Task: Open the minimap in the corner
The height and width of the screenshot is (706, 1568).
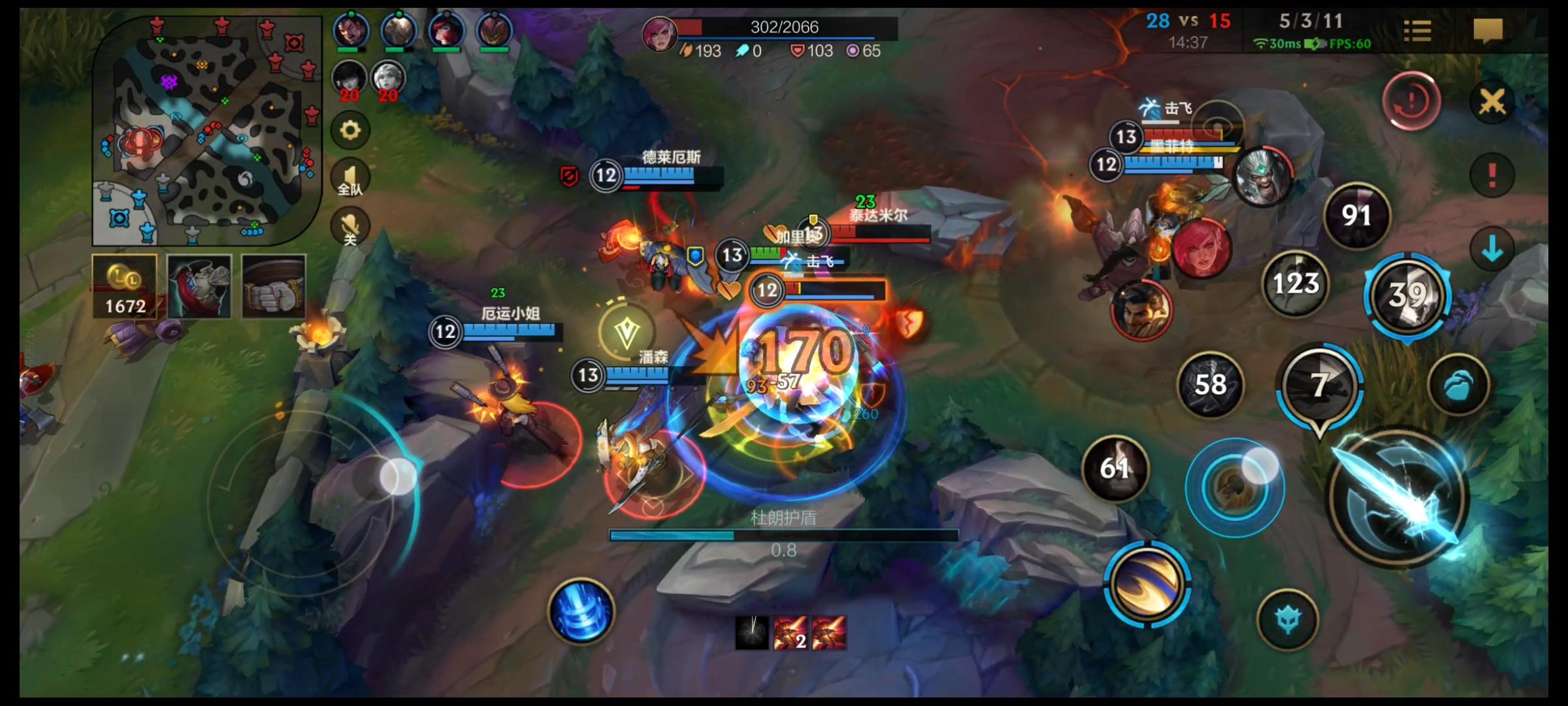Action: tap(208, 131)
